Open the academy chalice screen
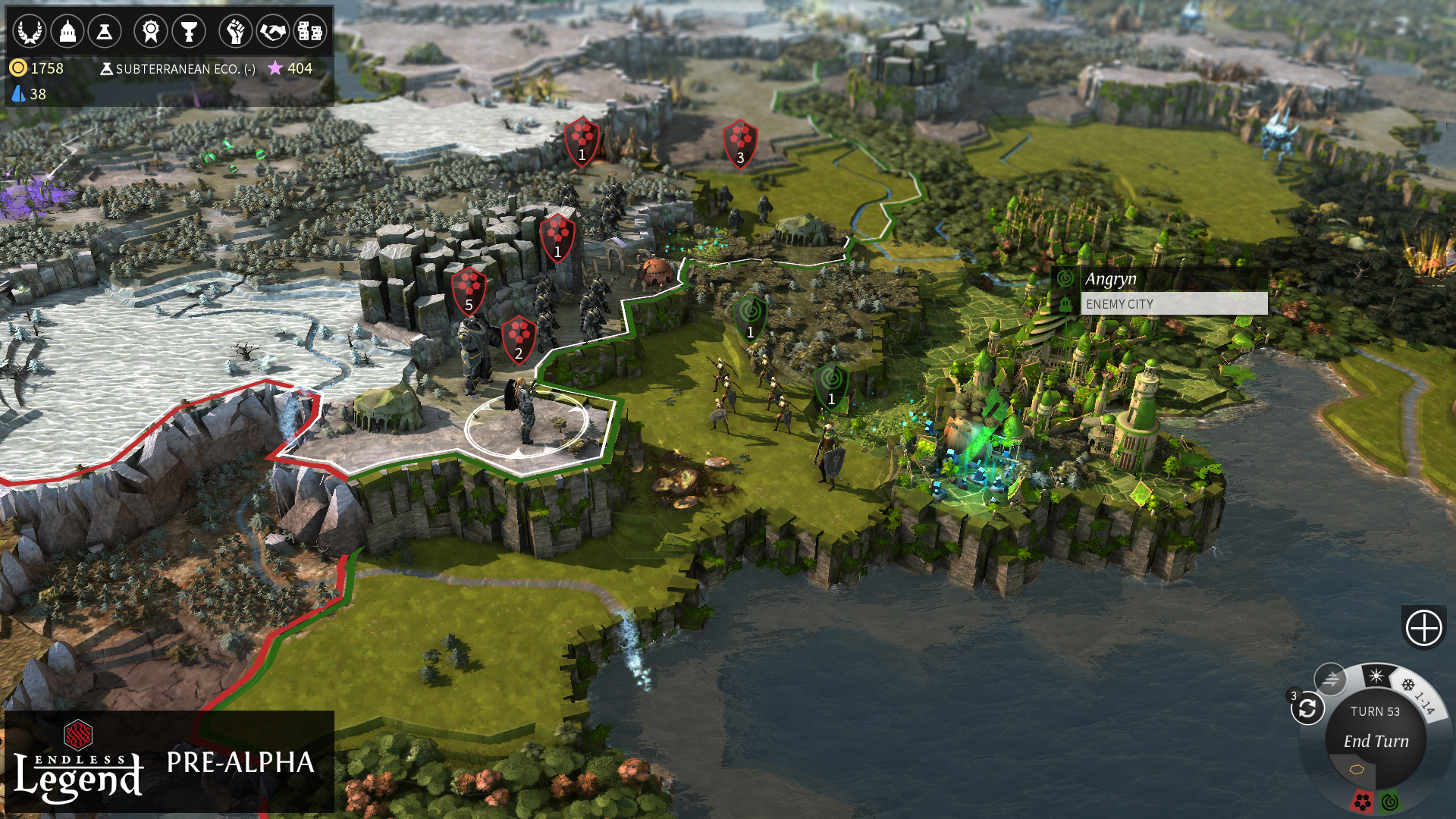The height and width of the screenshot is (819, 1456). pos(189,32)
